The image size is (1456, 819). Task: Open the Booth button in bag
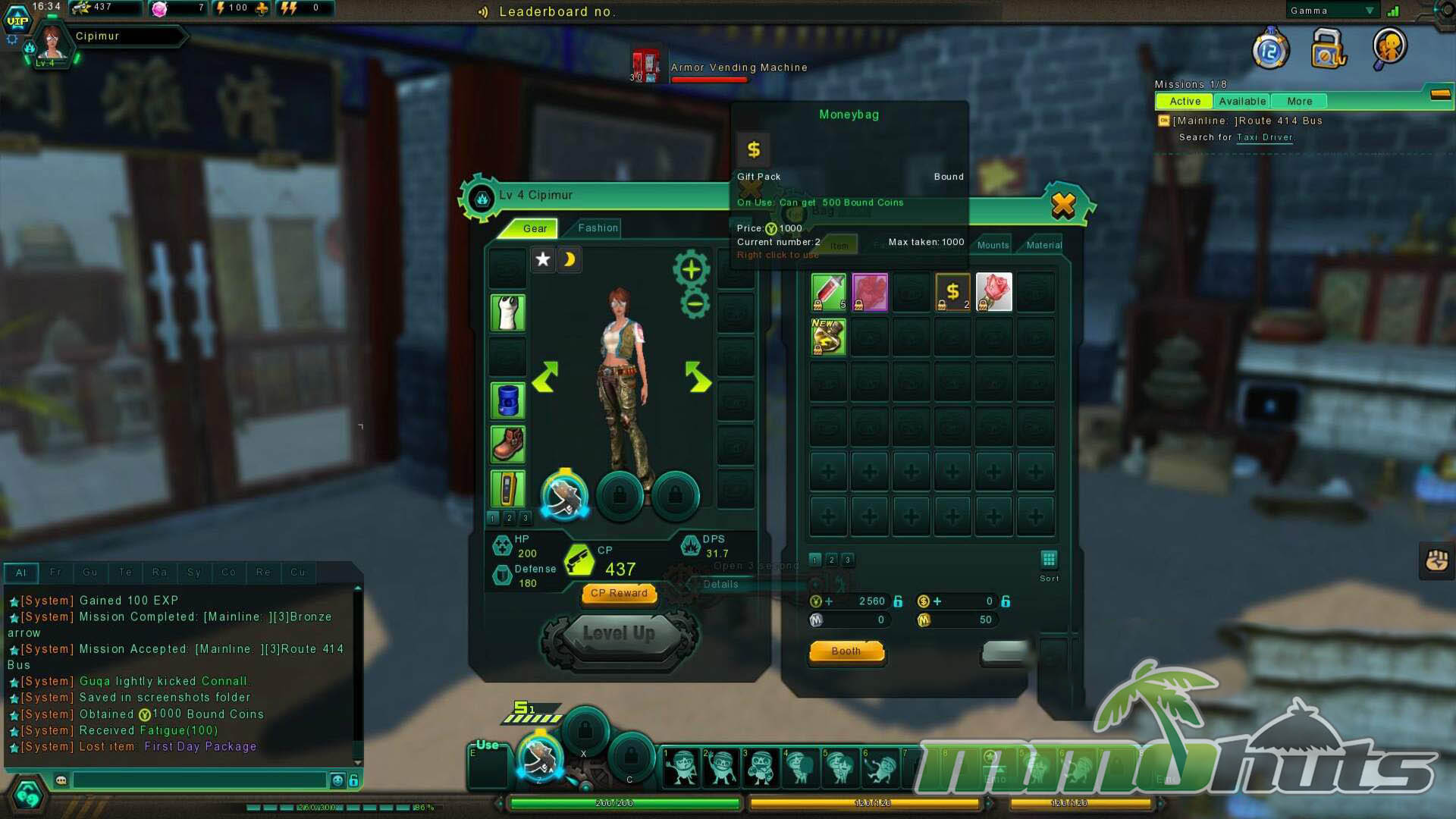(846, 651)
